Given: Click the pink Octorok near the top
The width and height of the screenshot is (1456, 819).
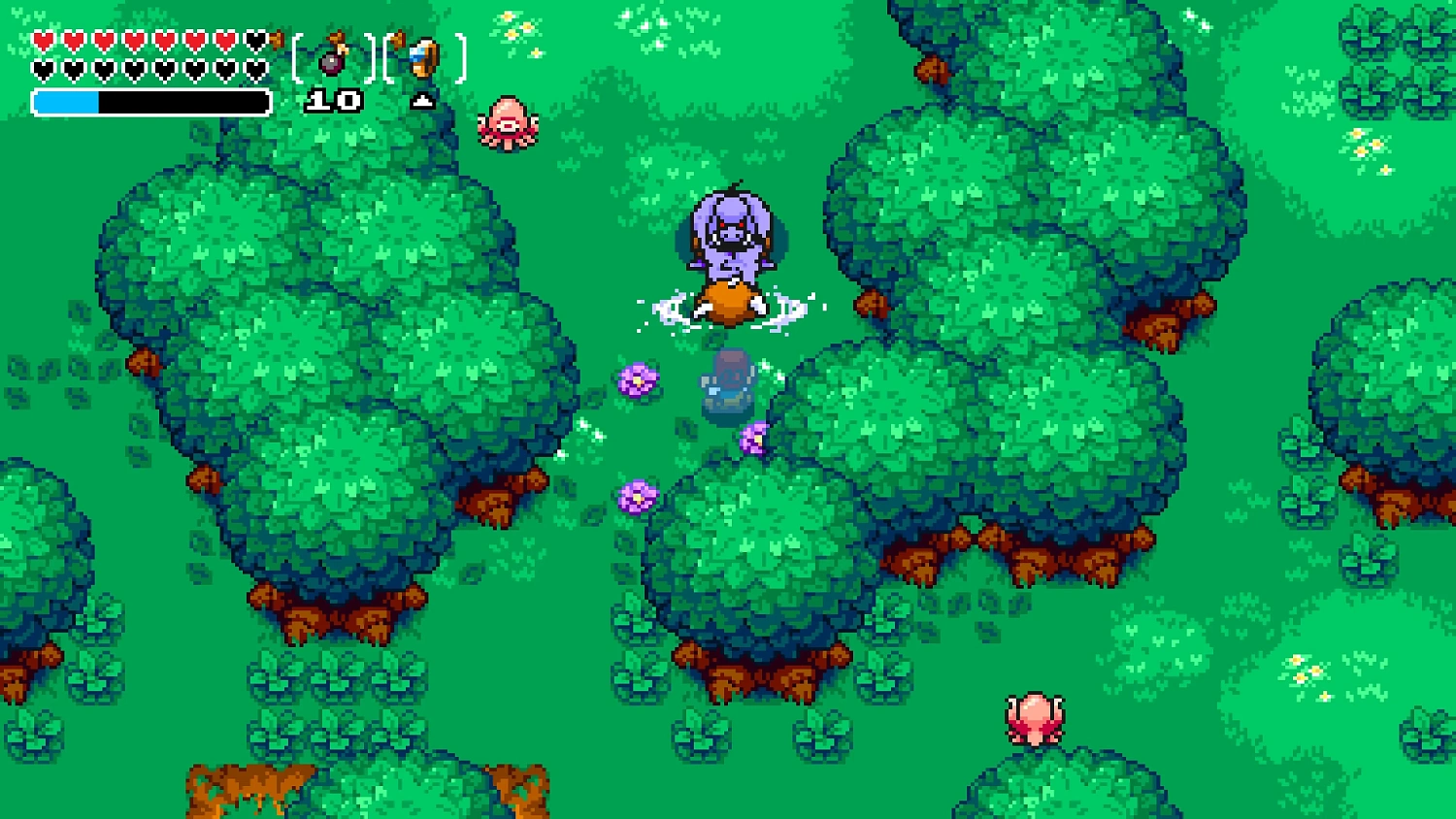Looking at the screenshot, I should (505, 124).
